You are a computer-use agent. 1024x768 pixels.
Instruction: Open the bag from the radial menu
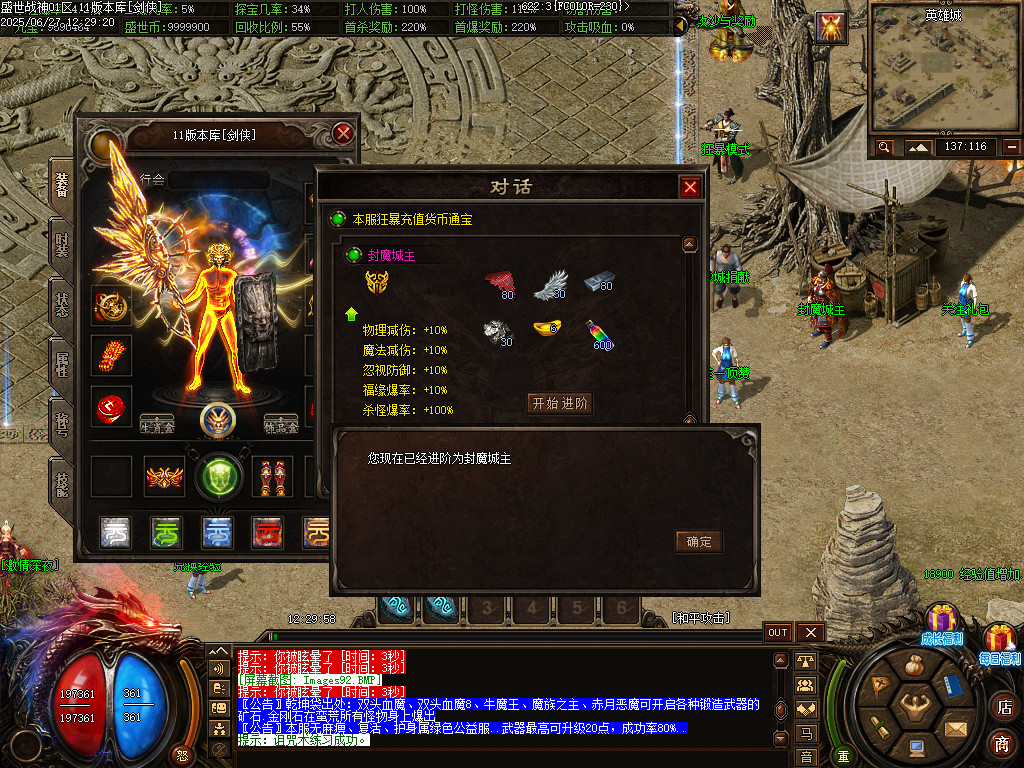tap(913, 666)
